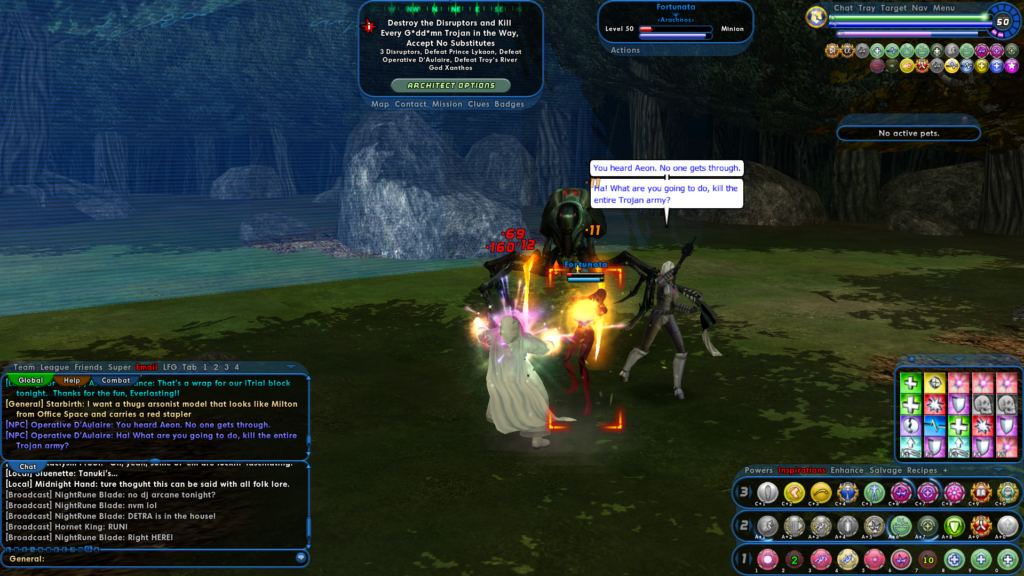Open the Email tab in chat
This screenshot has height=576, width=1024.
point(147,367)
